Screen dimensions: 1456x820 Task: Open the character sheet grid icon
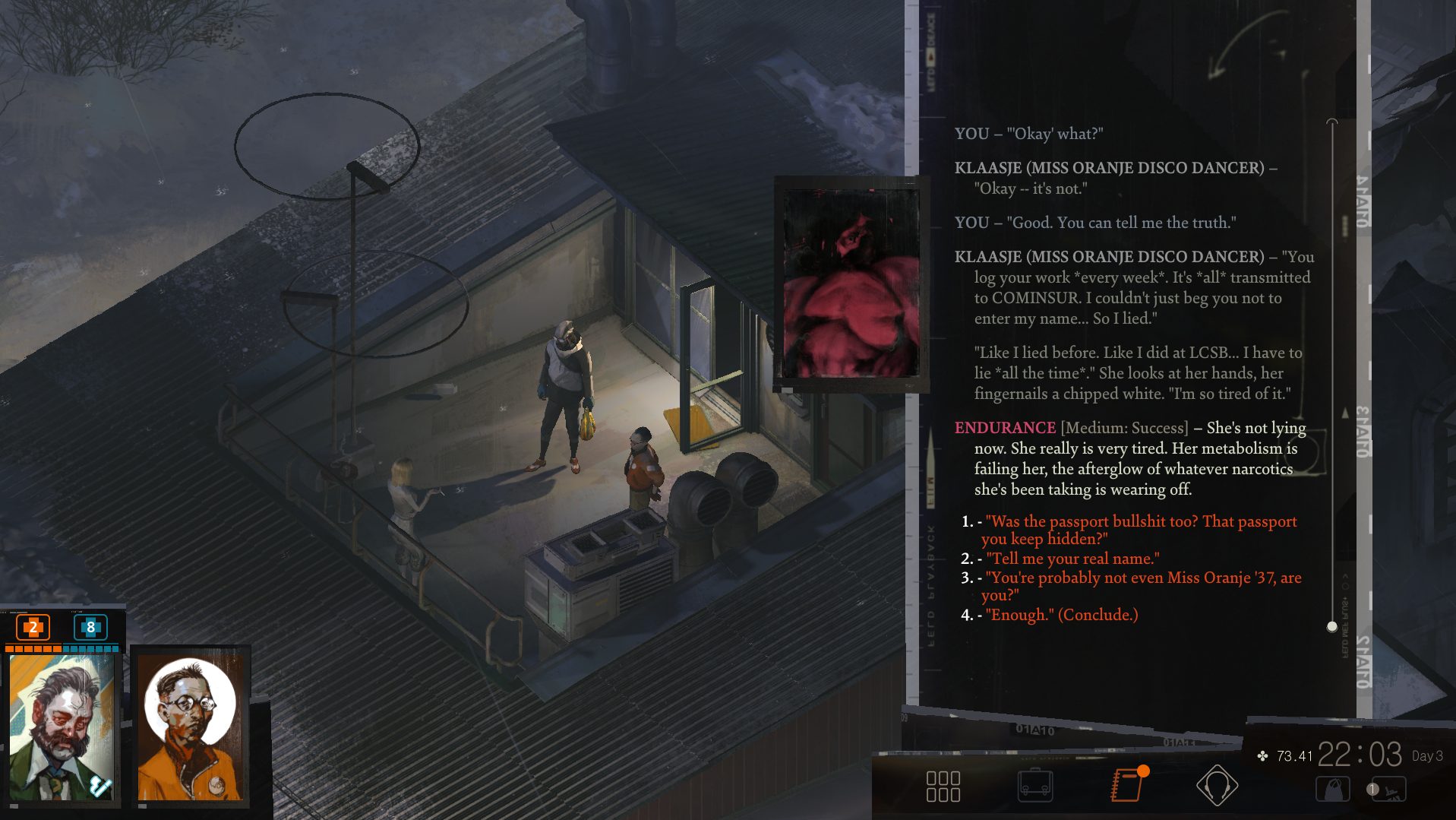[943, 787]
